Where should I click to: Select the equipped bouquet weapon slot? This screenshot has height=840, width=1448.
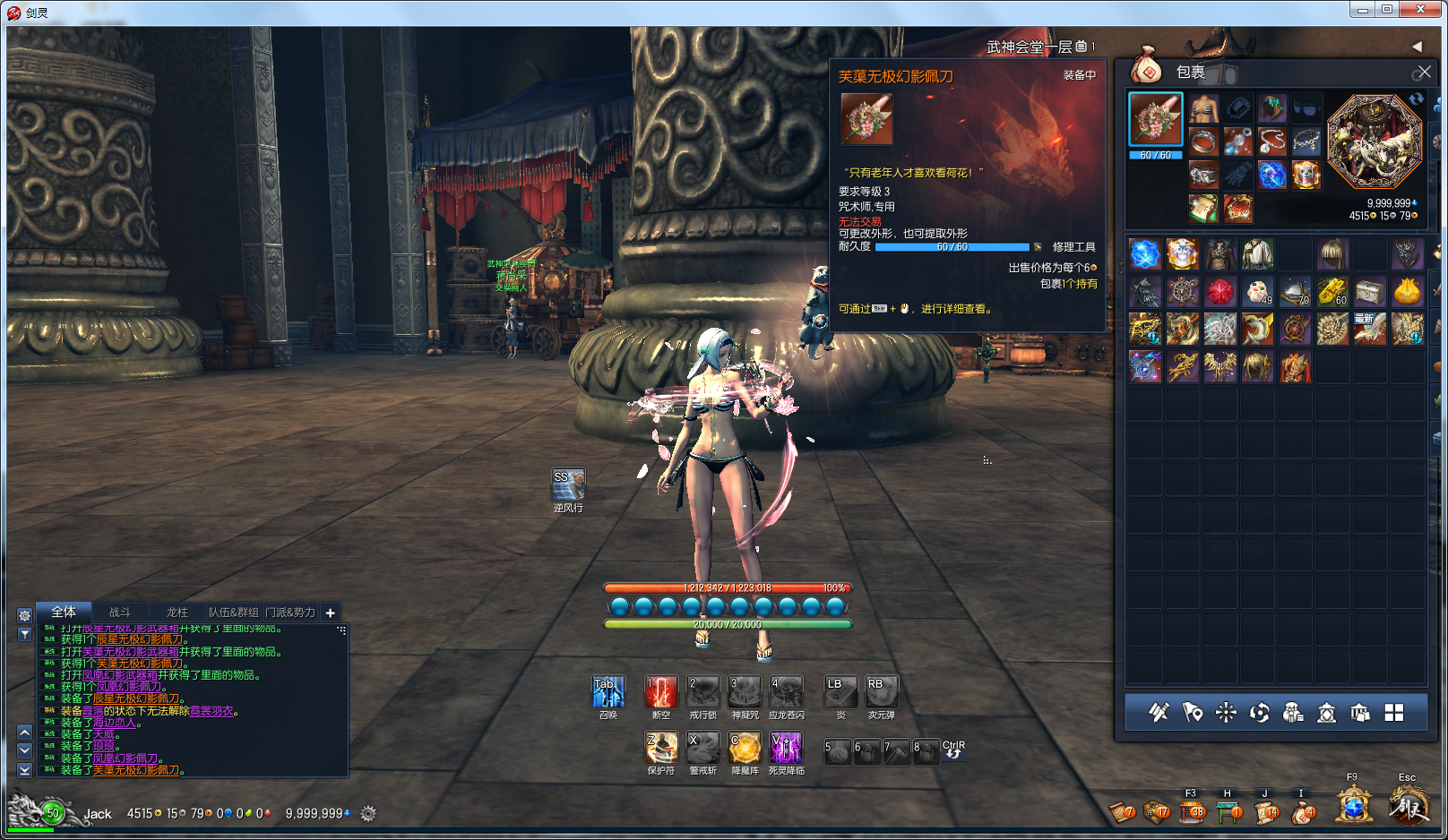(x=1155, y=119)
